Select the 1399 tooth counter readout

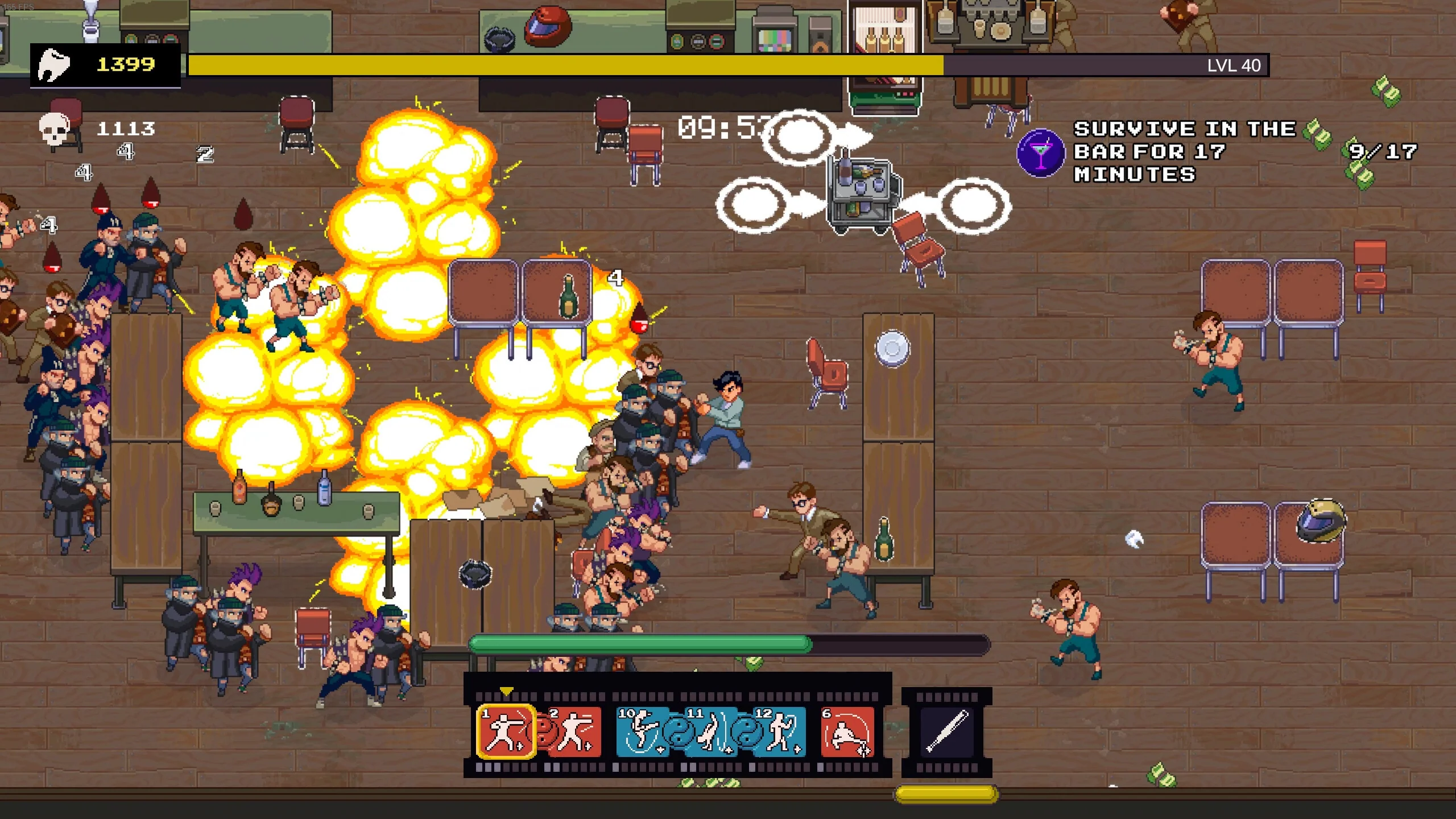point(125,64)
